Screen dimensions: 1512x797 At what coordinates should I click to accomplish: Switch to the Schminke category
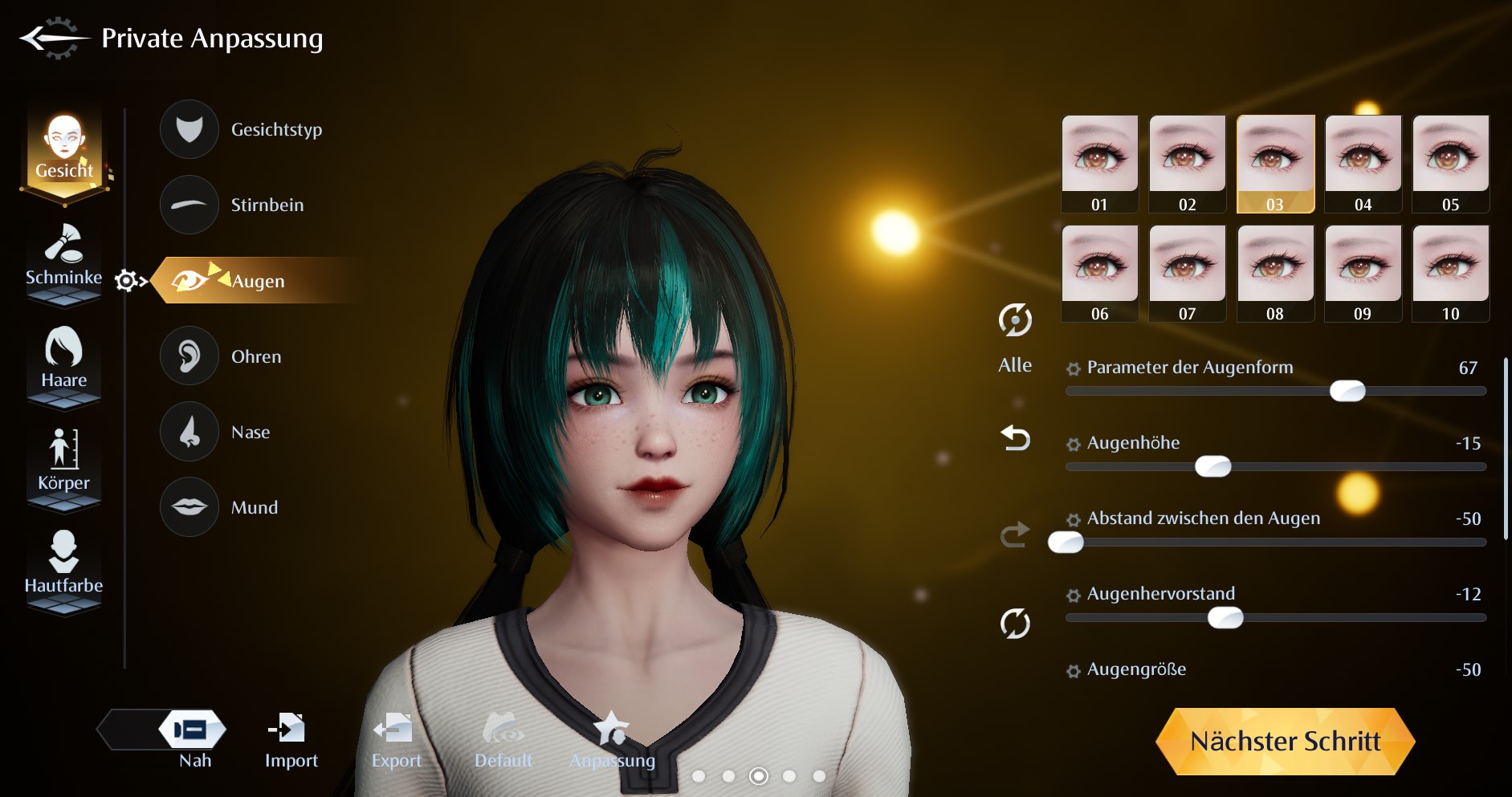(63, 258)
